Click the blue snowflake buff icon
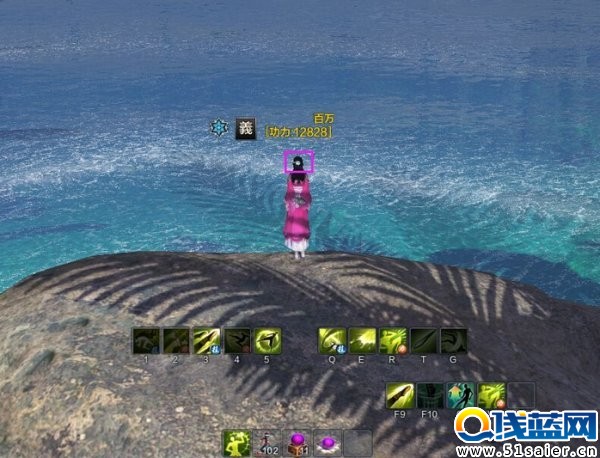Viewport: 600px width, 458px height. pyautogui.click(x=218, y=128)
